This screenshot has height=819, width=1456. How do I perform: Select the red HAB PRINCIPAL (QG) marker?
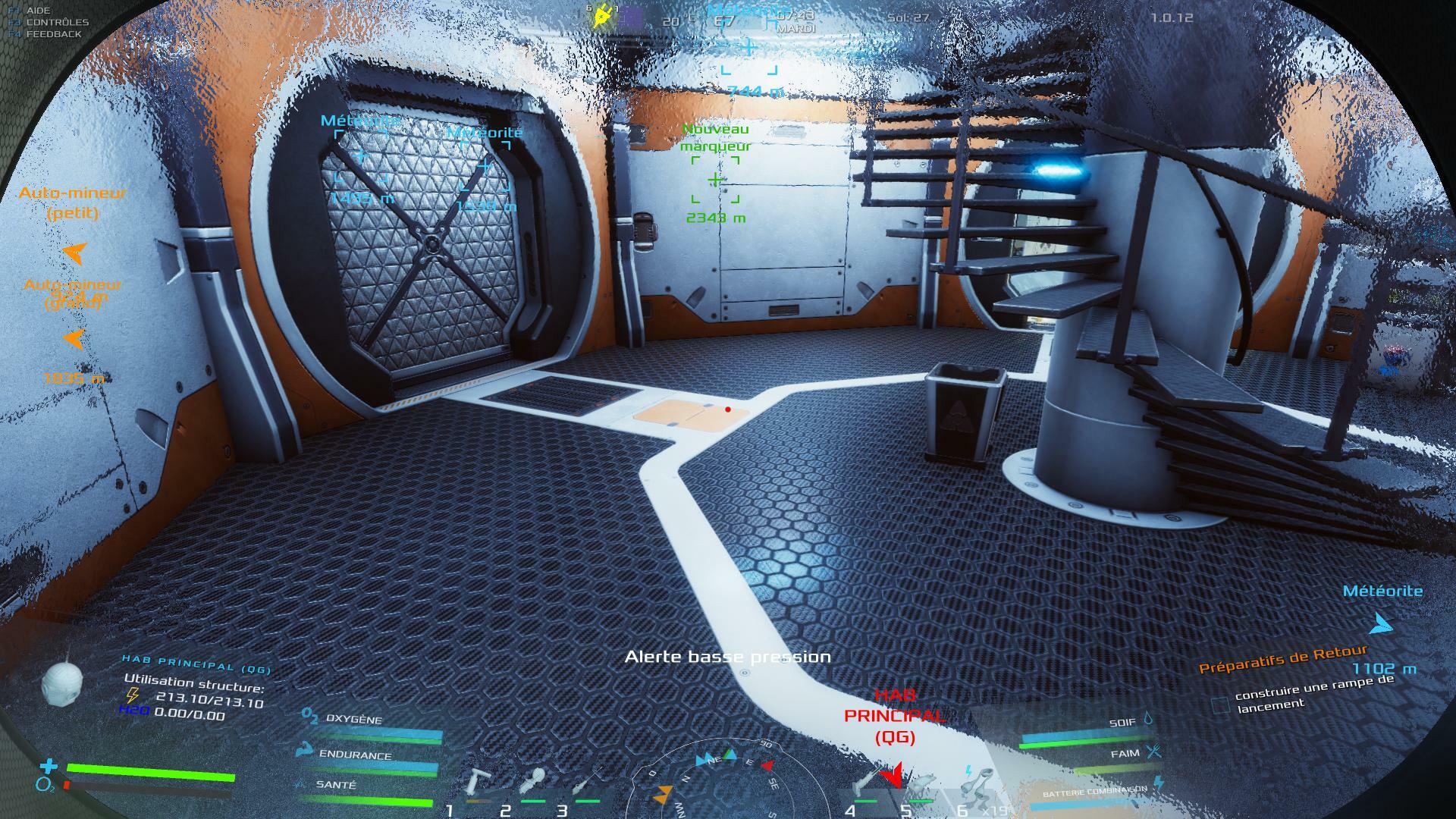(893, 775)
